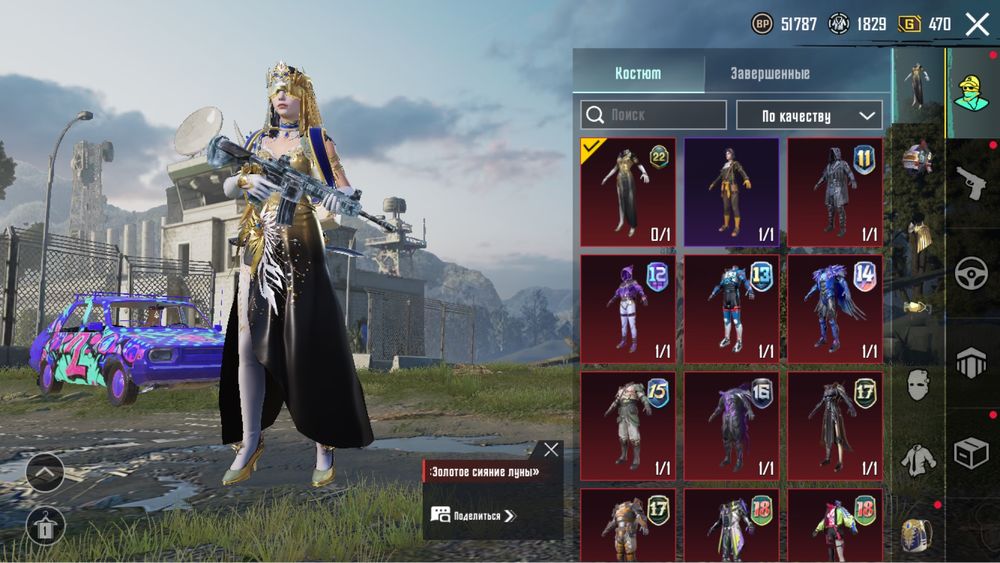The width and height of the screenshot is (1000, 563).
Task: Choose the yellow jacket costume on purple background
Action: click(x=731, y=192)
